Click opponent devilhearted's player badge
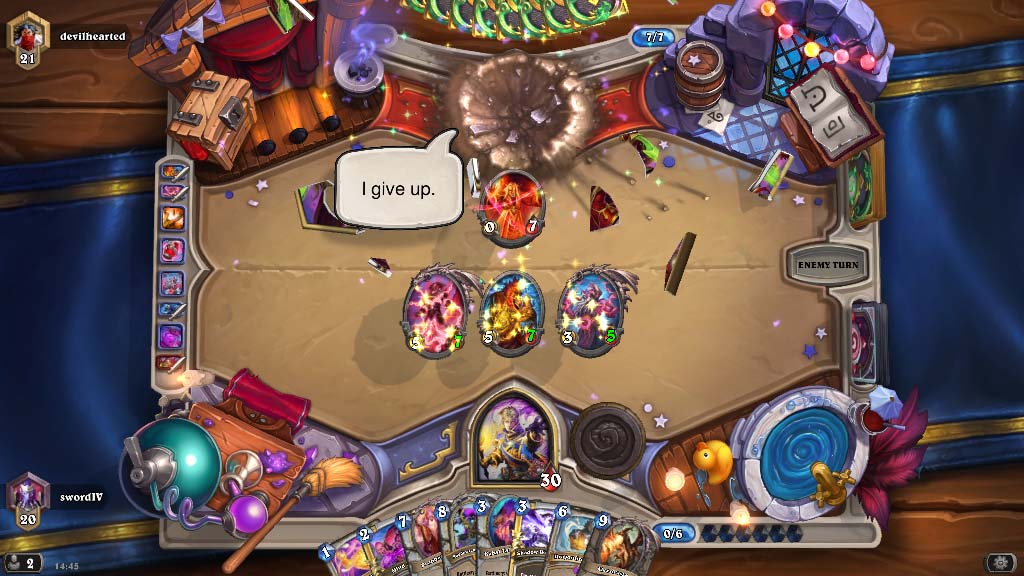This screenshot has height=576, width=1024. [x=28, y=38]
